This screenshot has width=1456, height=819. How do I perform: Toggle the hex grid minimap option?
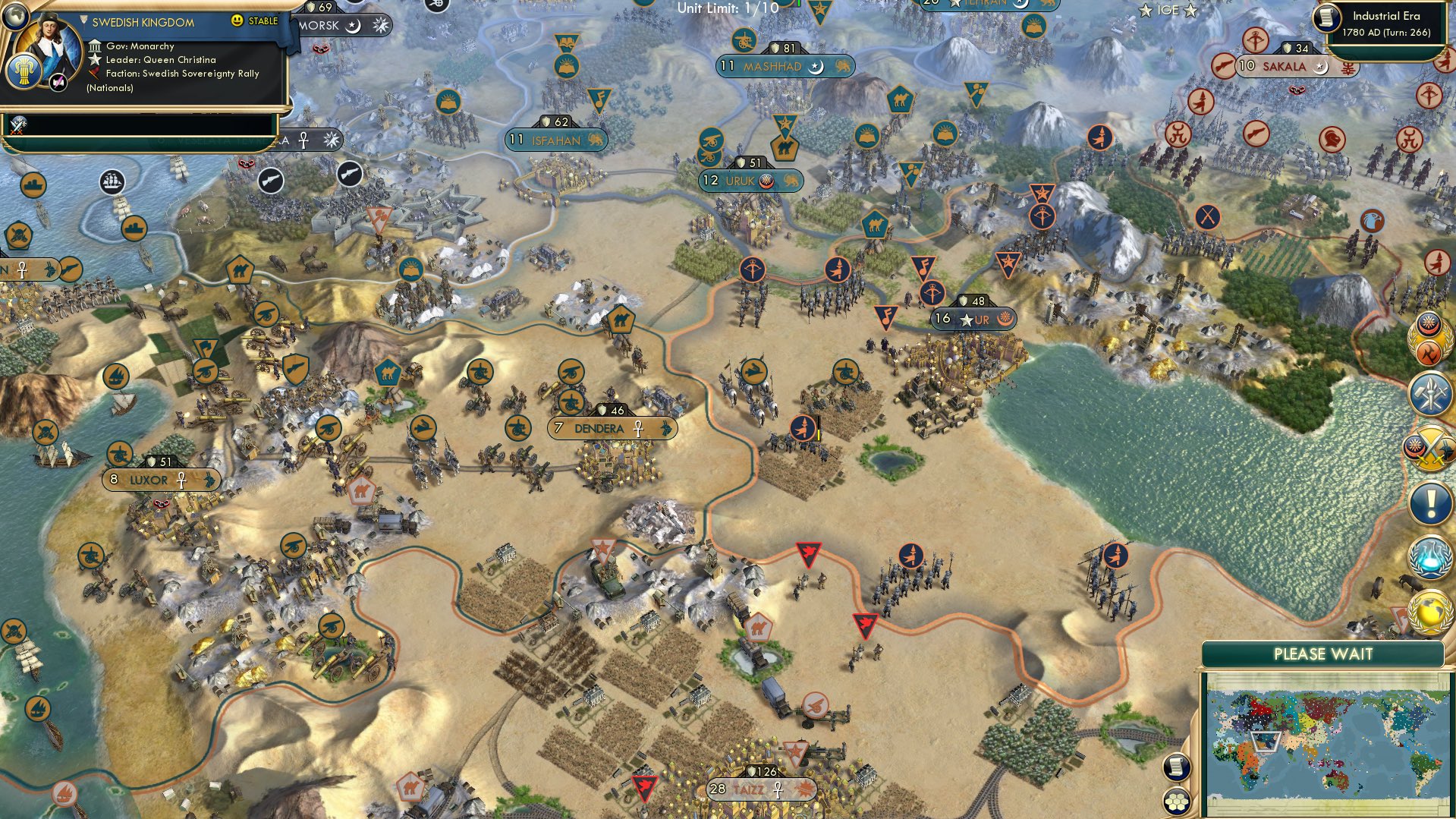[1175, 802]
